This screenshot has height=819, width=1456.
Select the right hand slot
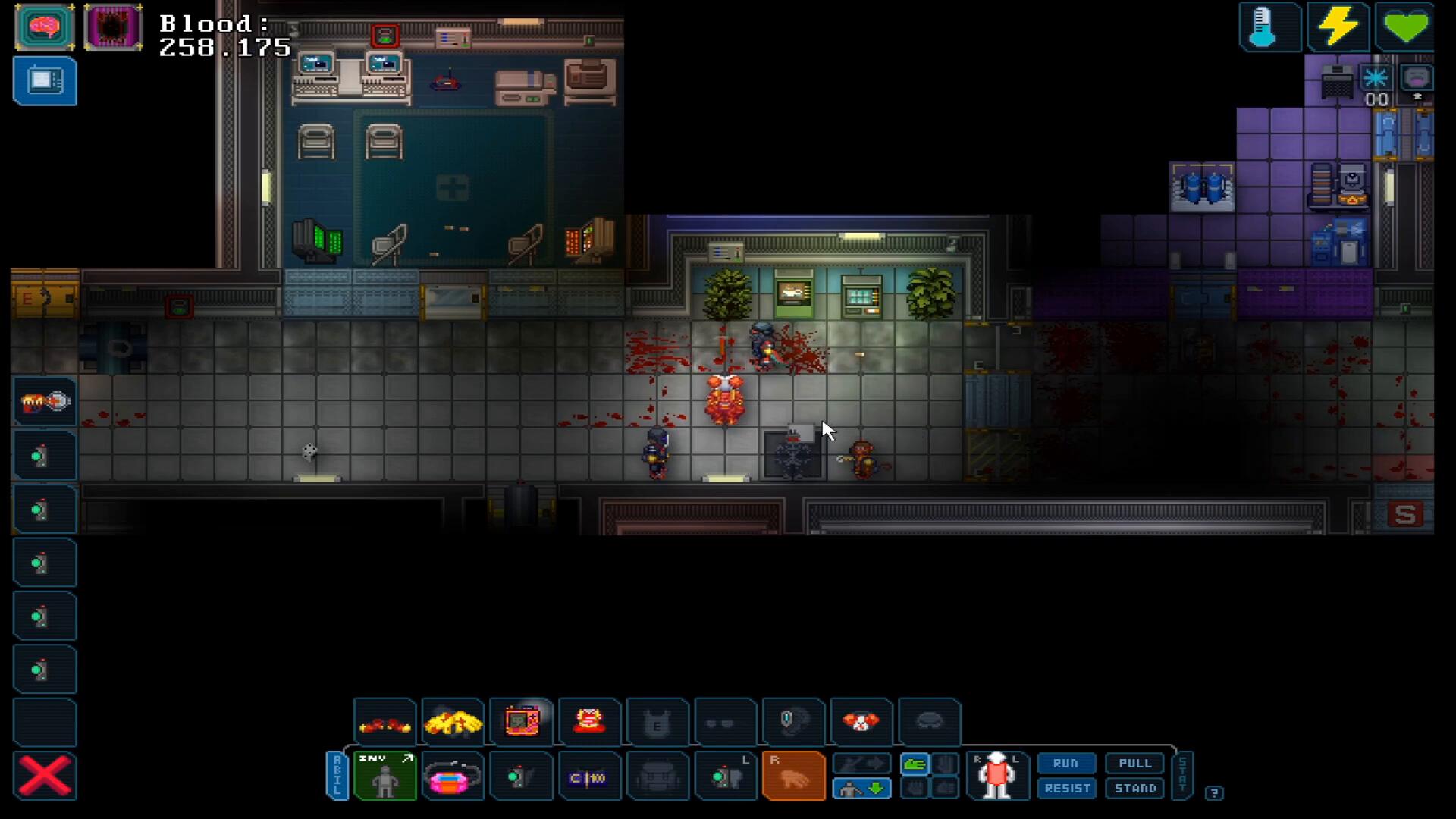pyautogui.click(x=793, y=777)
